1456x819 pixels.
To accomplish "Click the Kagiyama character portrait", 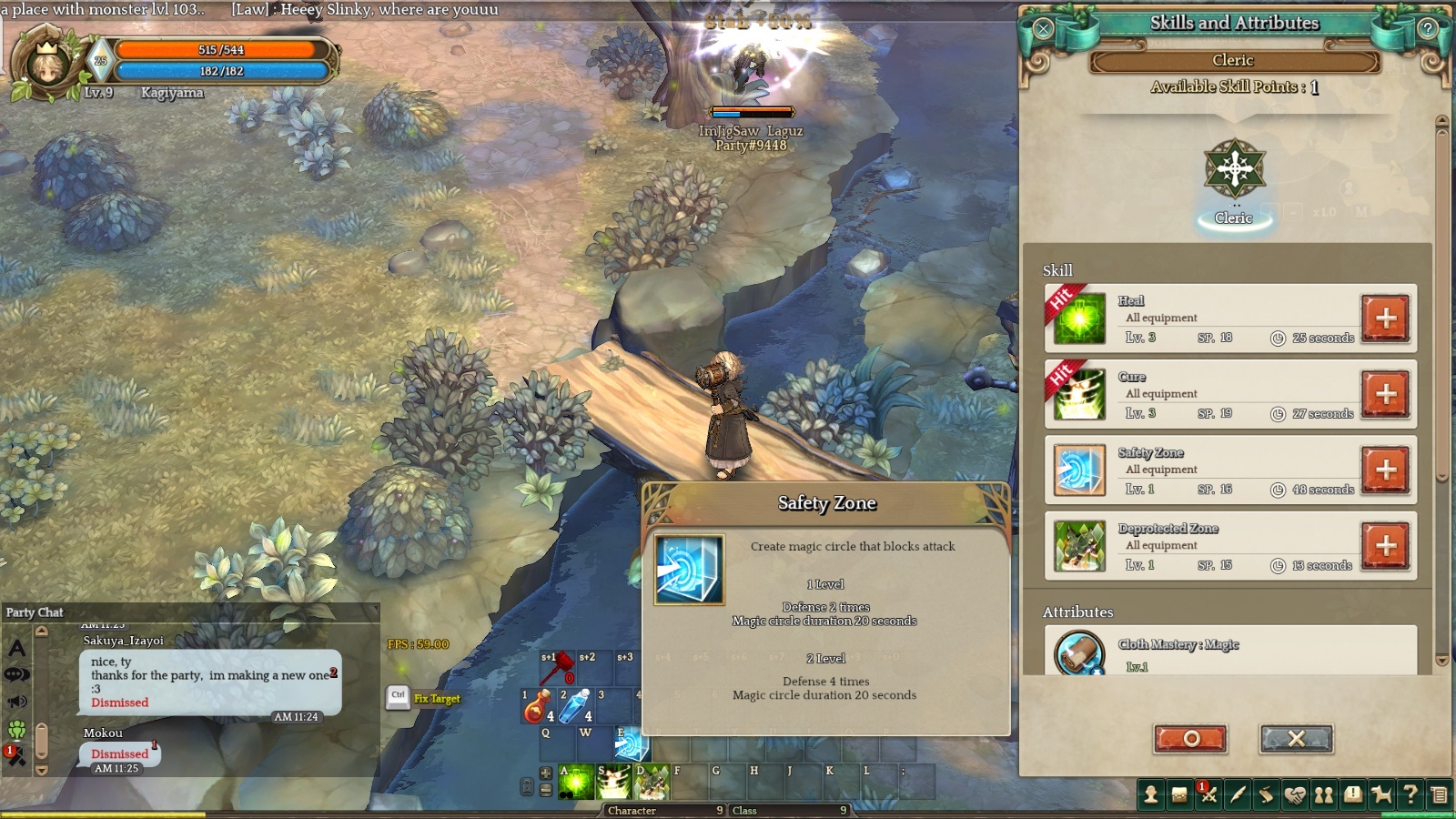I will pos(47,64).
